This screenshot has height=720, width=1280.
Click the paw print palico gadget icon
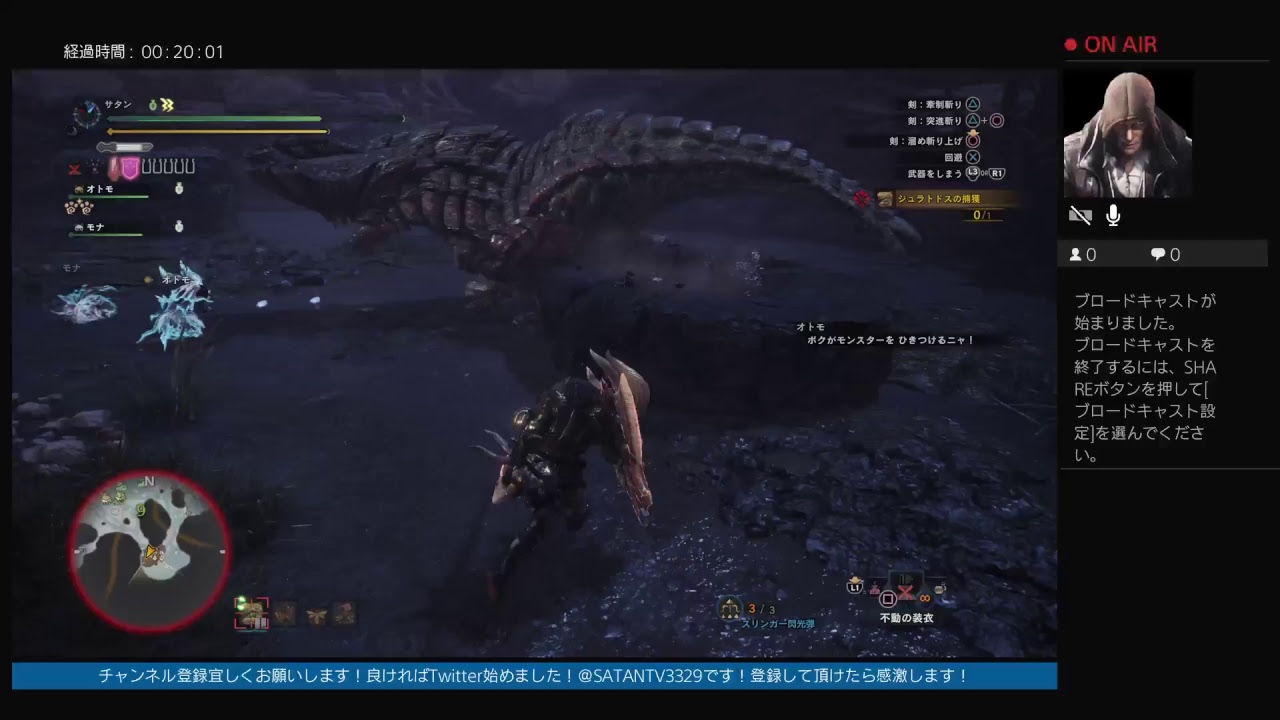(x=77, y=208)
